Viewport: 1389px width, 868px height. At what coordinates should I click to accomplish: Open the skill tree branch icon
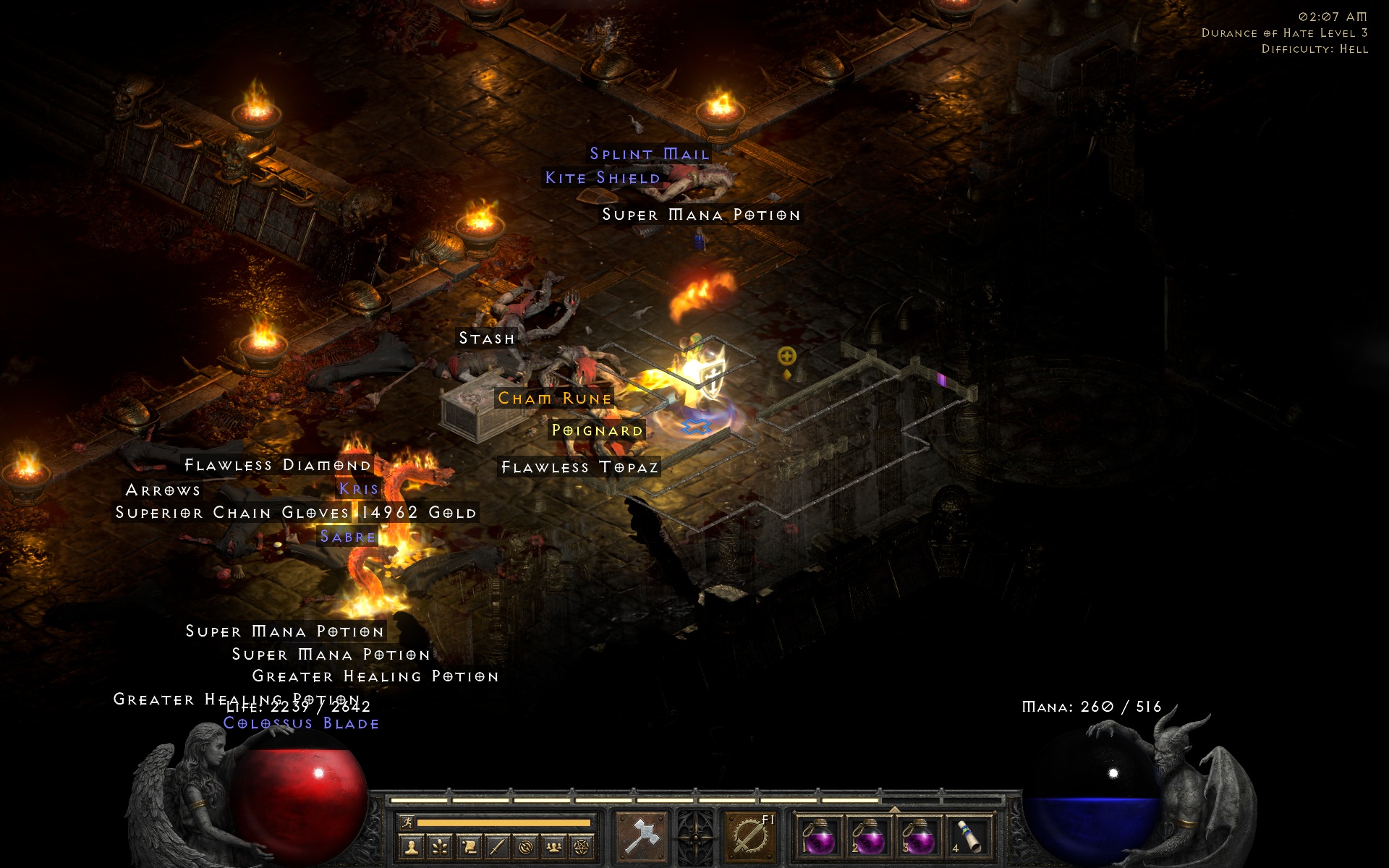(x=440, y=846)
